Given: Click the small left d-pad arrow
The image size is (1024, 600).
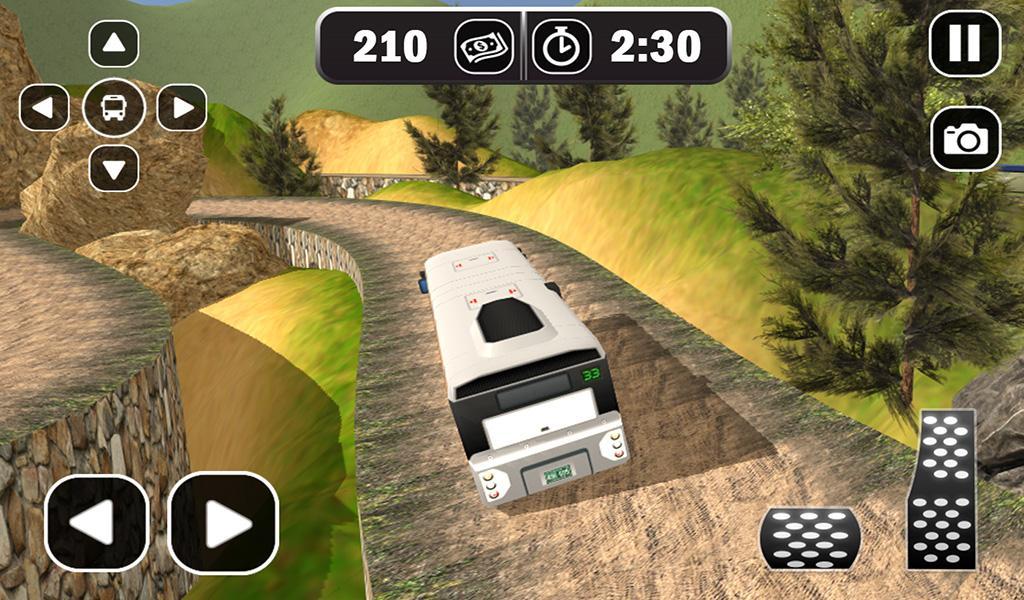Looking at the screenshot, I should [44, 107].
